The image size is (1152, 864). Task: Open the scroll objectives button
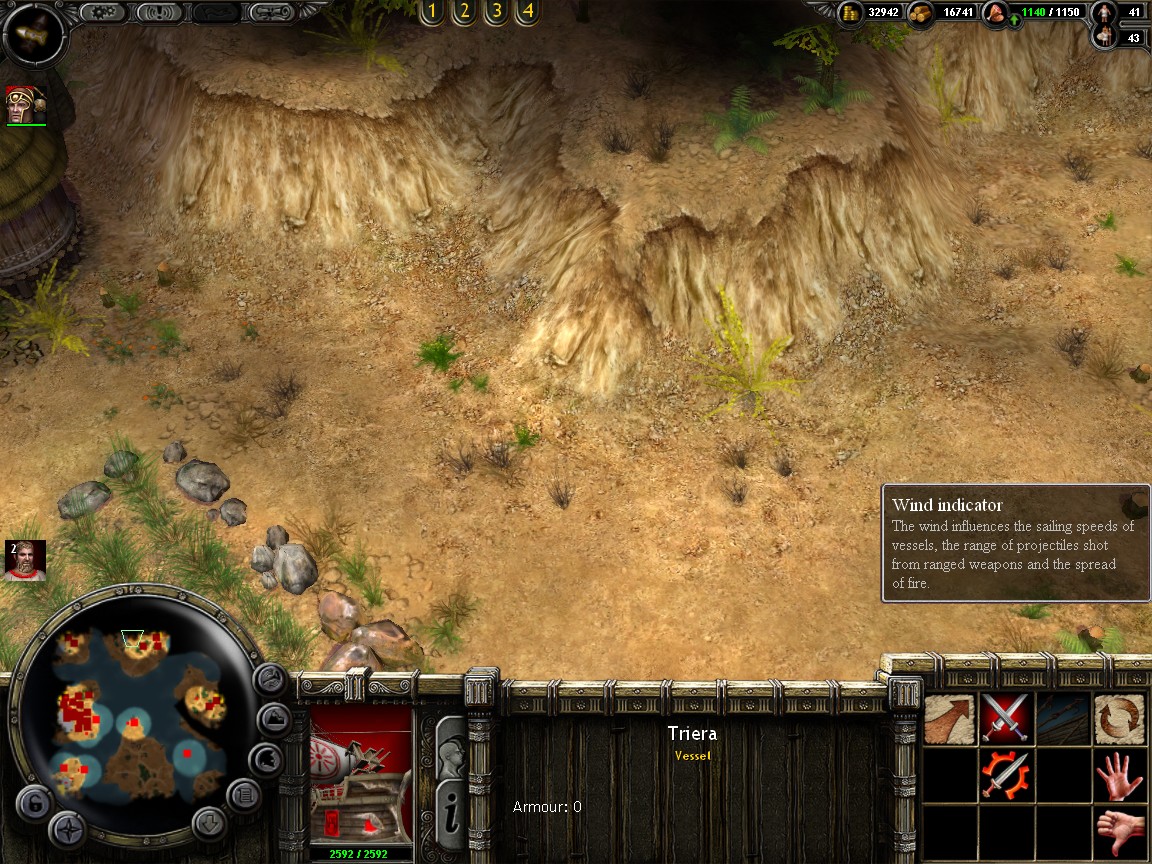[271, 13]
